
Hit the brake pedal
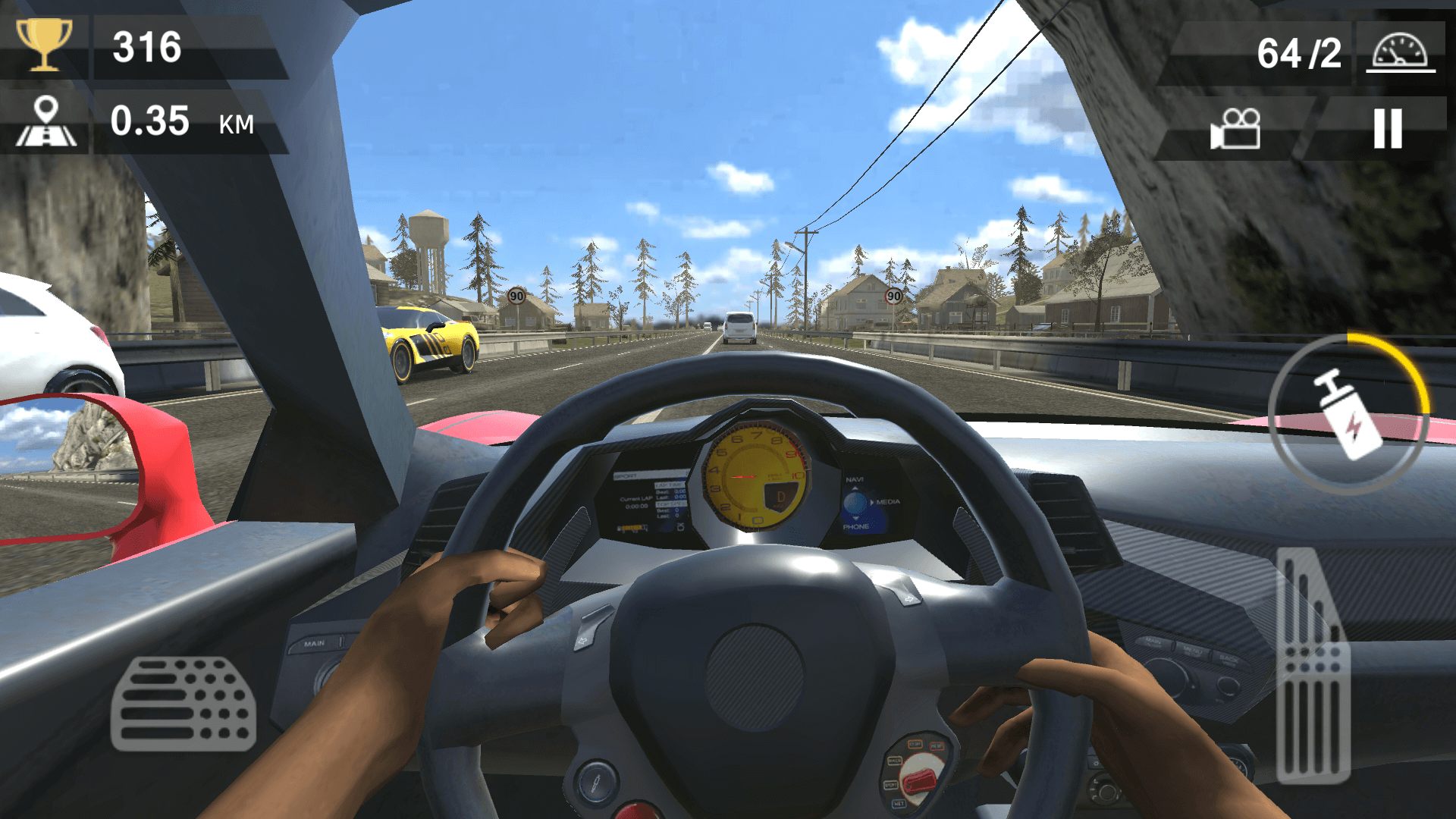184,703
